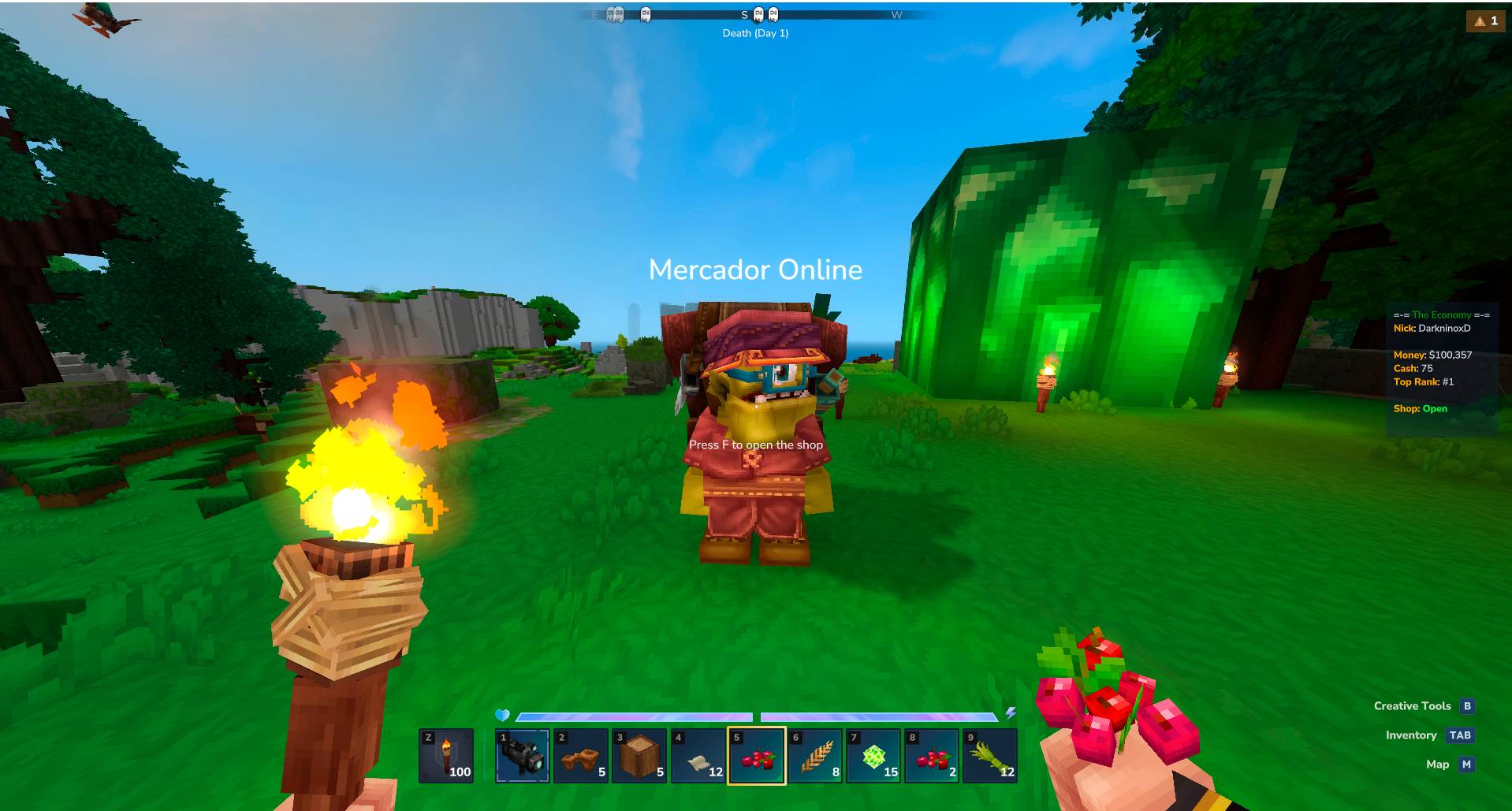Image resolution: width=1512 pixels, height=811 pixels.
Task: Select the wooden log block slot
Action: [x=639, y=756]
